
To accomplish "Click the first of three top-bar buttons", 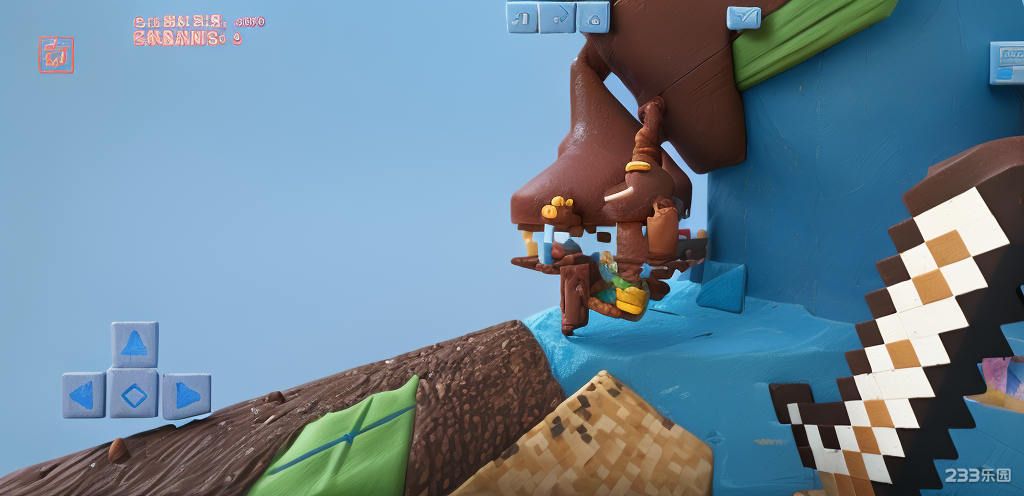I will [x=522, y=17].
